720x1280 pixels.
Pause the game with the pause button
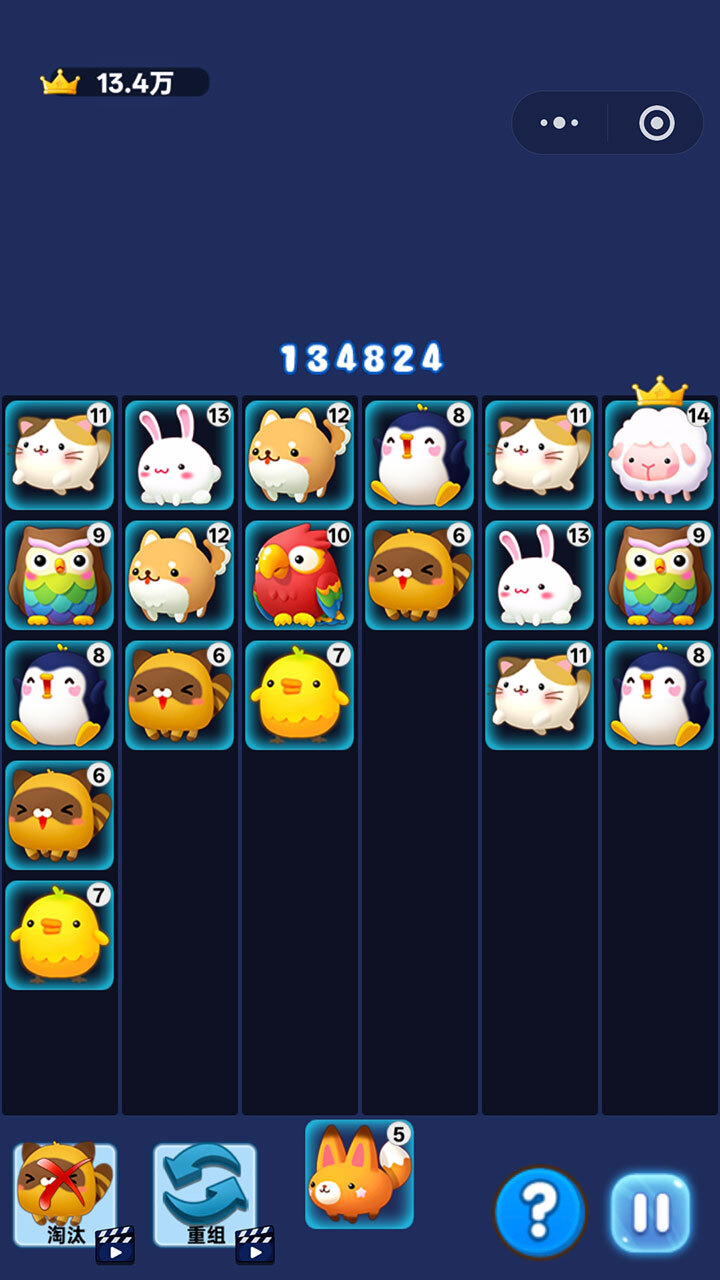point(651,1212)
